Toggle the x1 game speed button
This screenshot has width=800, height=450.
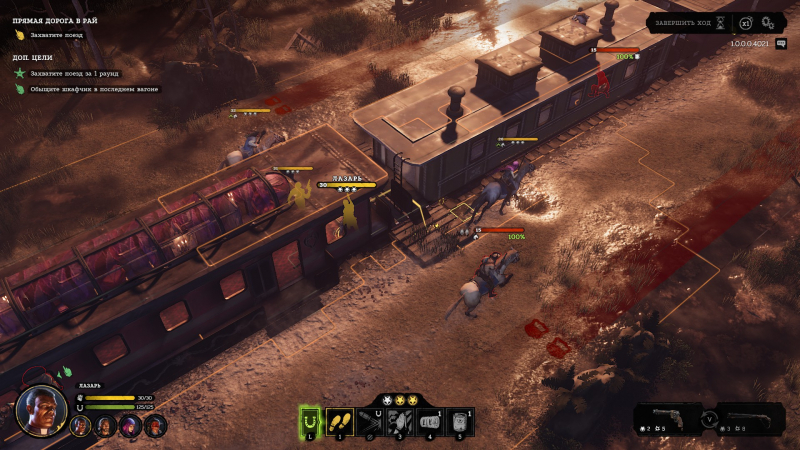(x=745, y=23)
